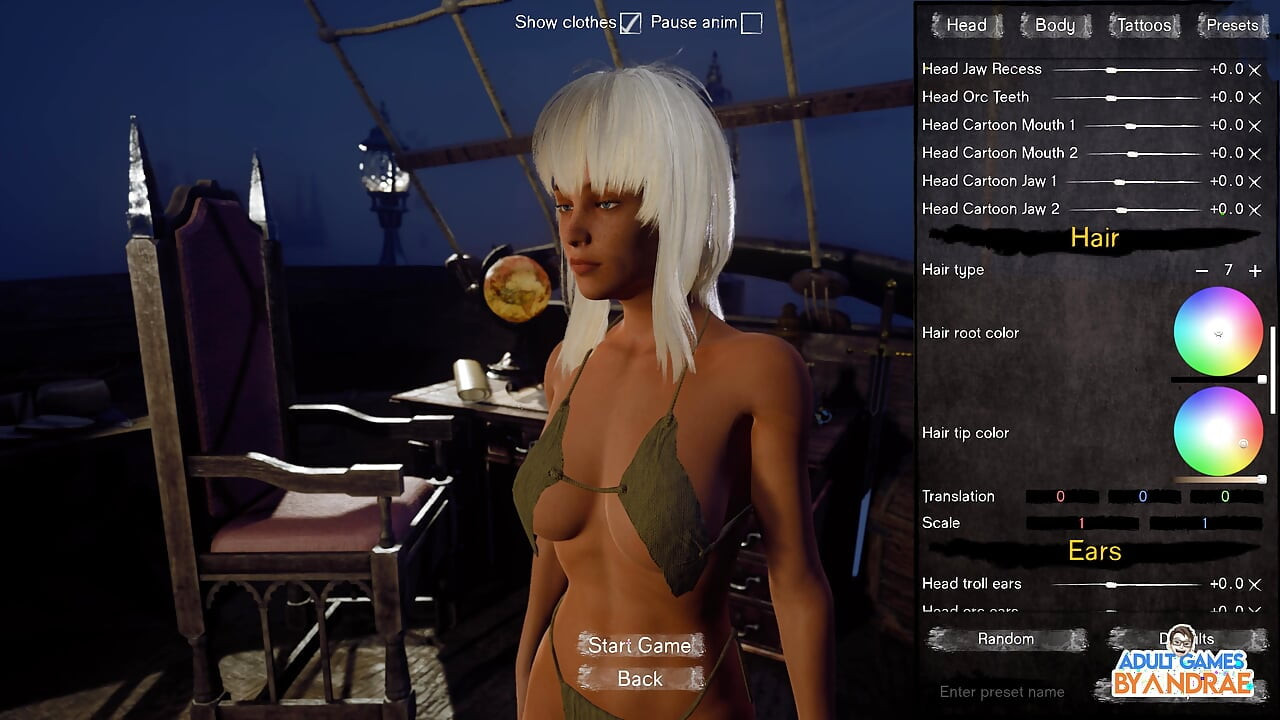
Task: Increase hair type with the plus icon
Action: 1253,270
